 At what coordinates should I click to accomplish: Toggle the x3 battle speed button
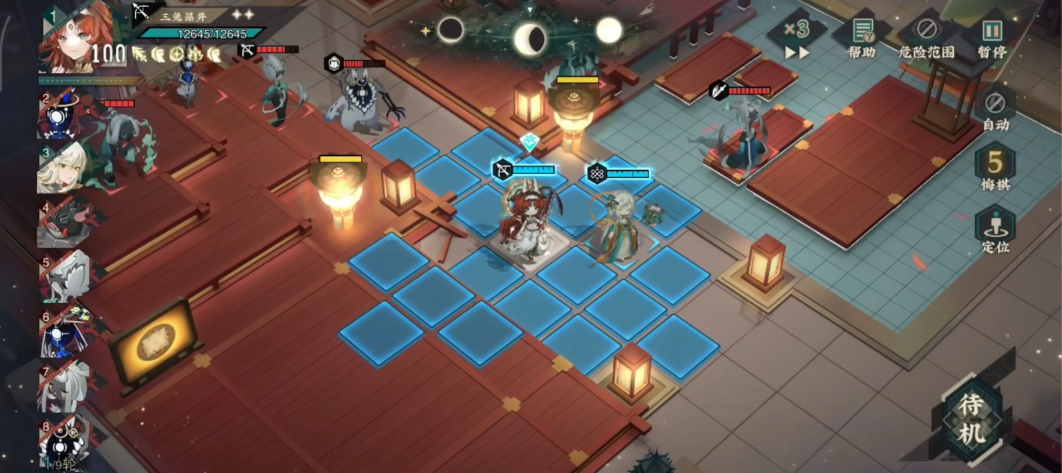point(797,36)
